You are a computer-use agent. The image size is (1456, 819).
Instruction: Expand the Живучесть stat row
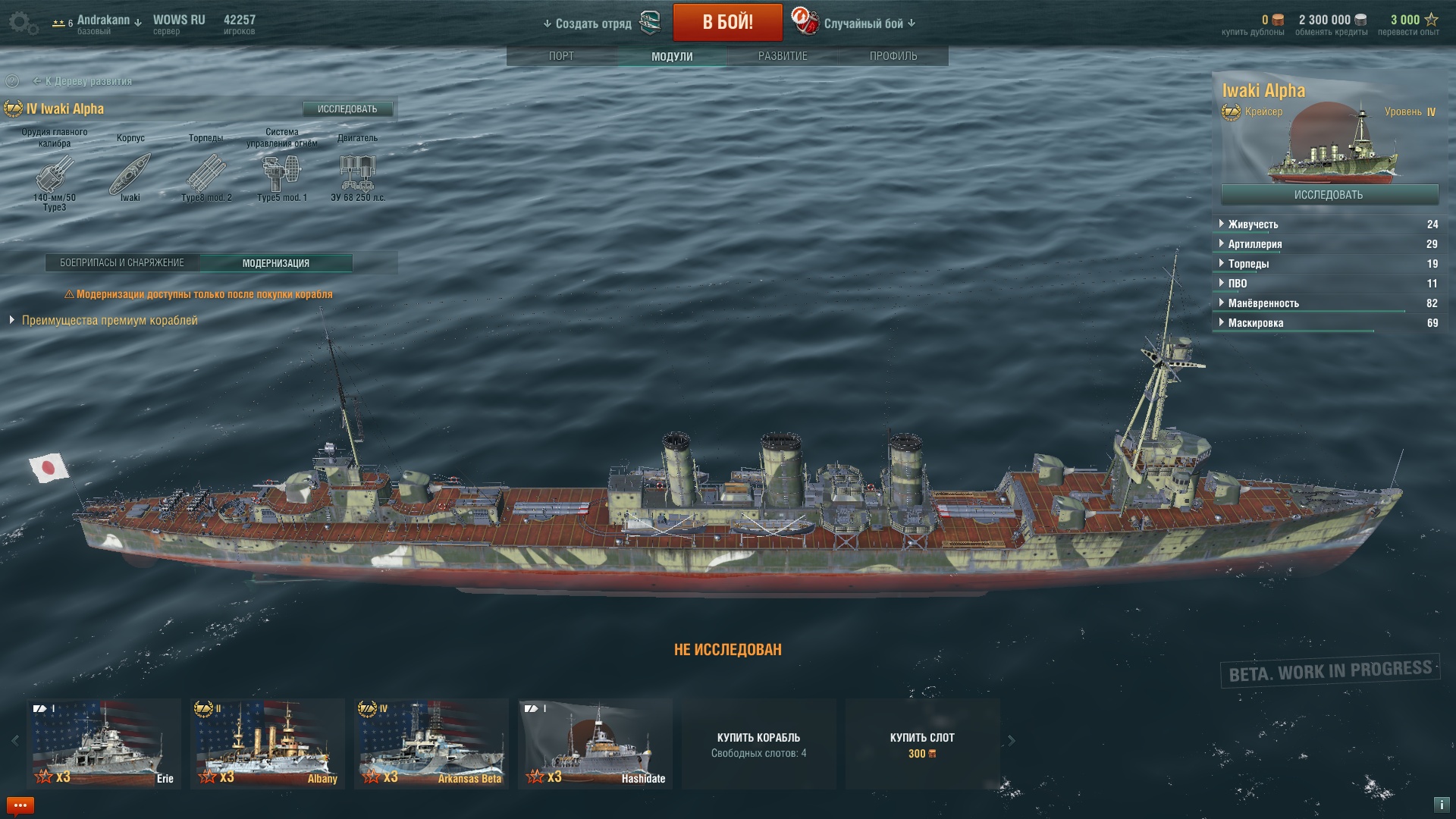1253,224
